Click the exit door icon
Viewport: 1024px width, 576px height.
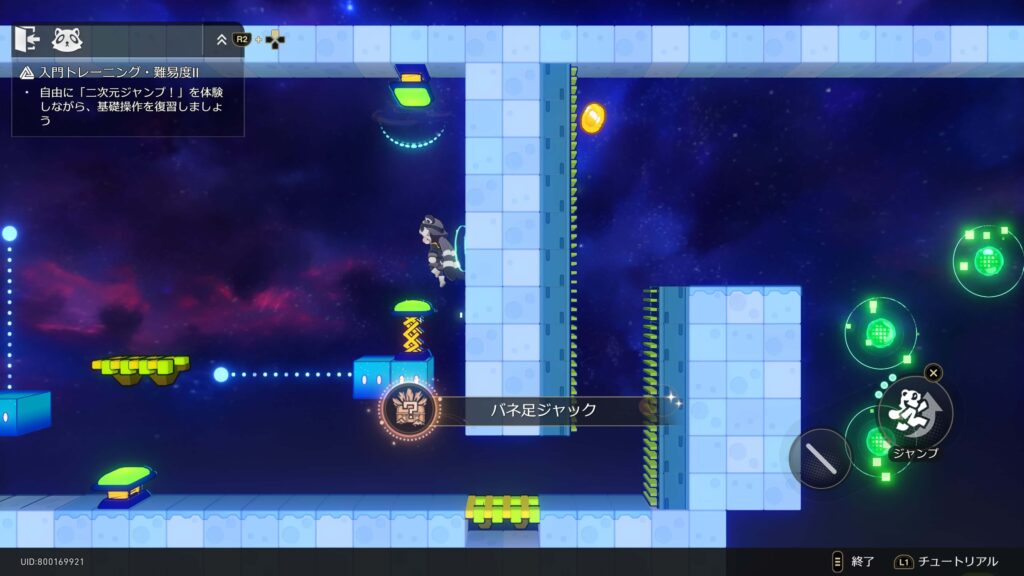[27, 40]
